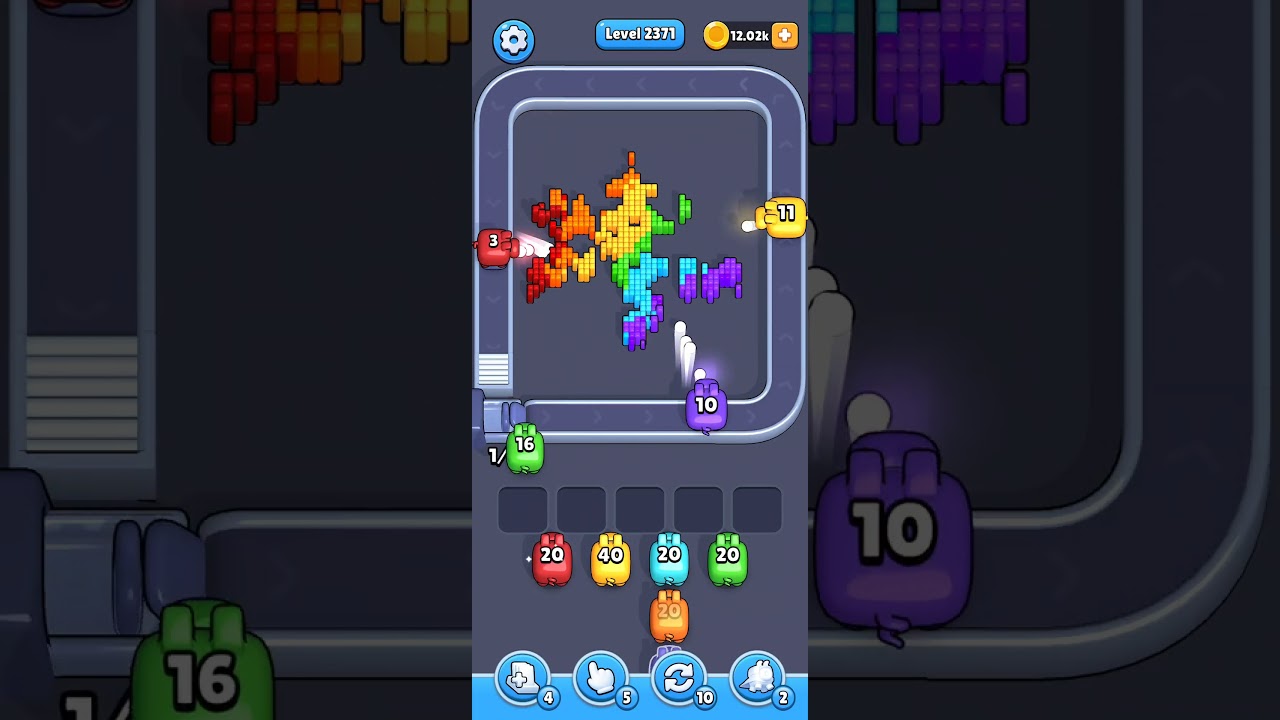1280x720 pixels.
Task: Click the orange plus to buy more coins
Action: click(785, 36)
